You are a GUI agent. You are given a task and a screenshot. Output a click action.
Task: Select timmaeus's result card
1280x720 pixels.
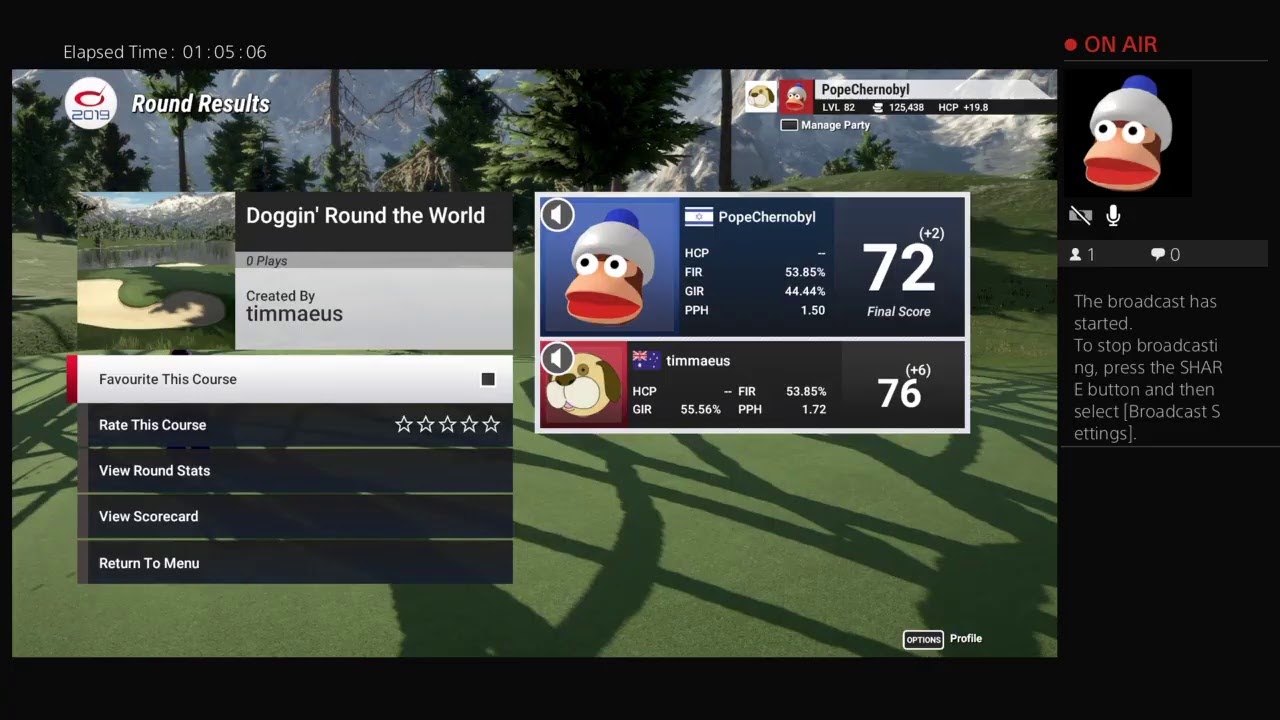tap(752, 386)
